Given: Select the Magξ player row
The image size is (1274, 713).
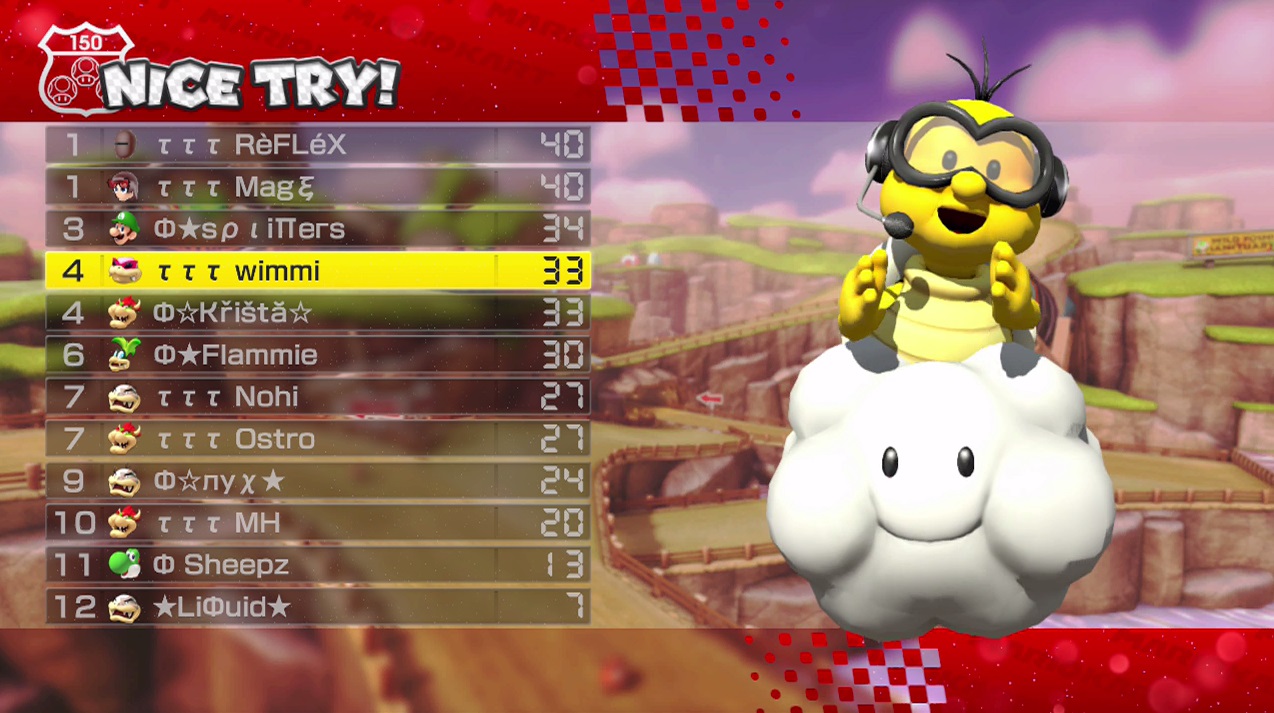Looking at the screenshot, I should click(x=318, y=187).
